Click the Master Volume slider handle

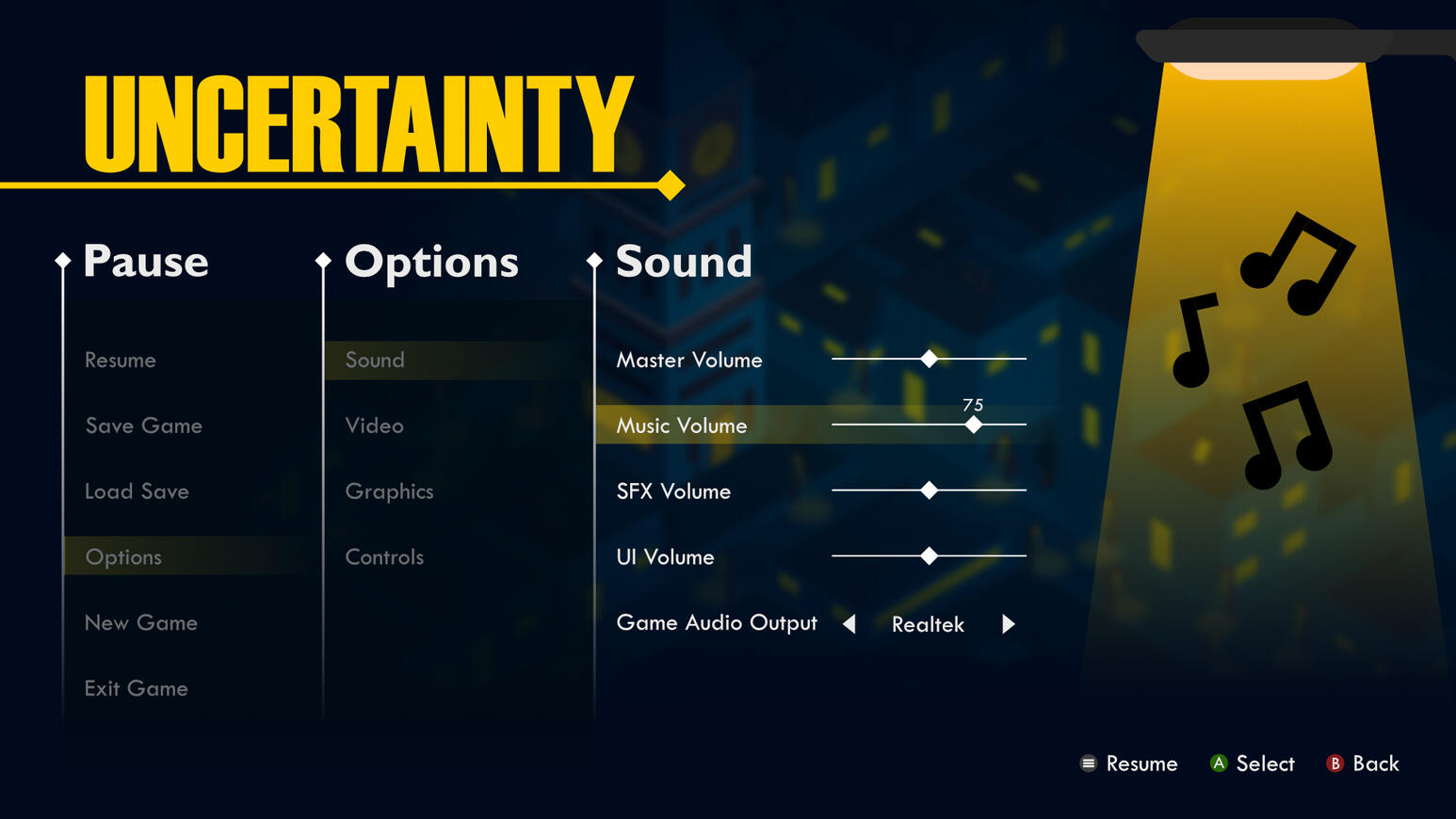click(930, 359)
